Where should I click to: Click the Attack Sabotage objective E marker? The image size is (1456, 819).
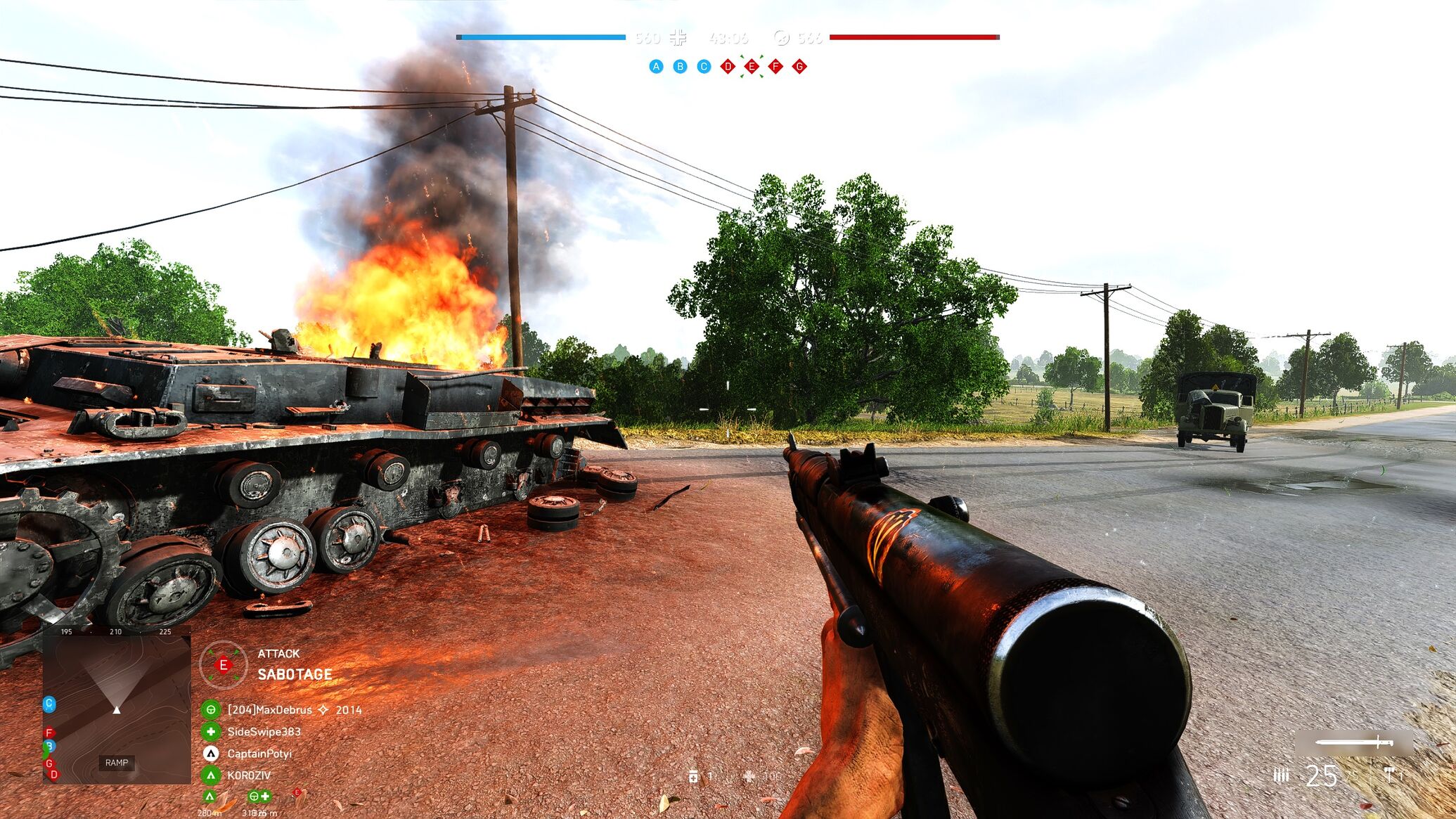224,664
